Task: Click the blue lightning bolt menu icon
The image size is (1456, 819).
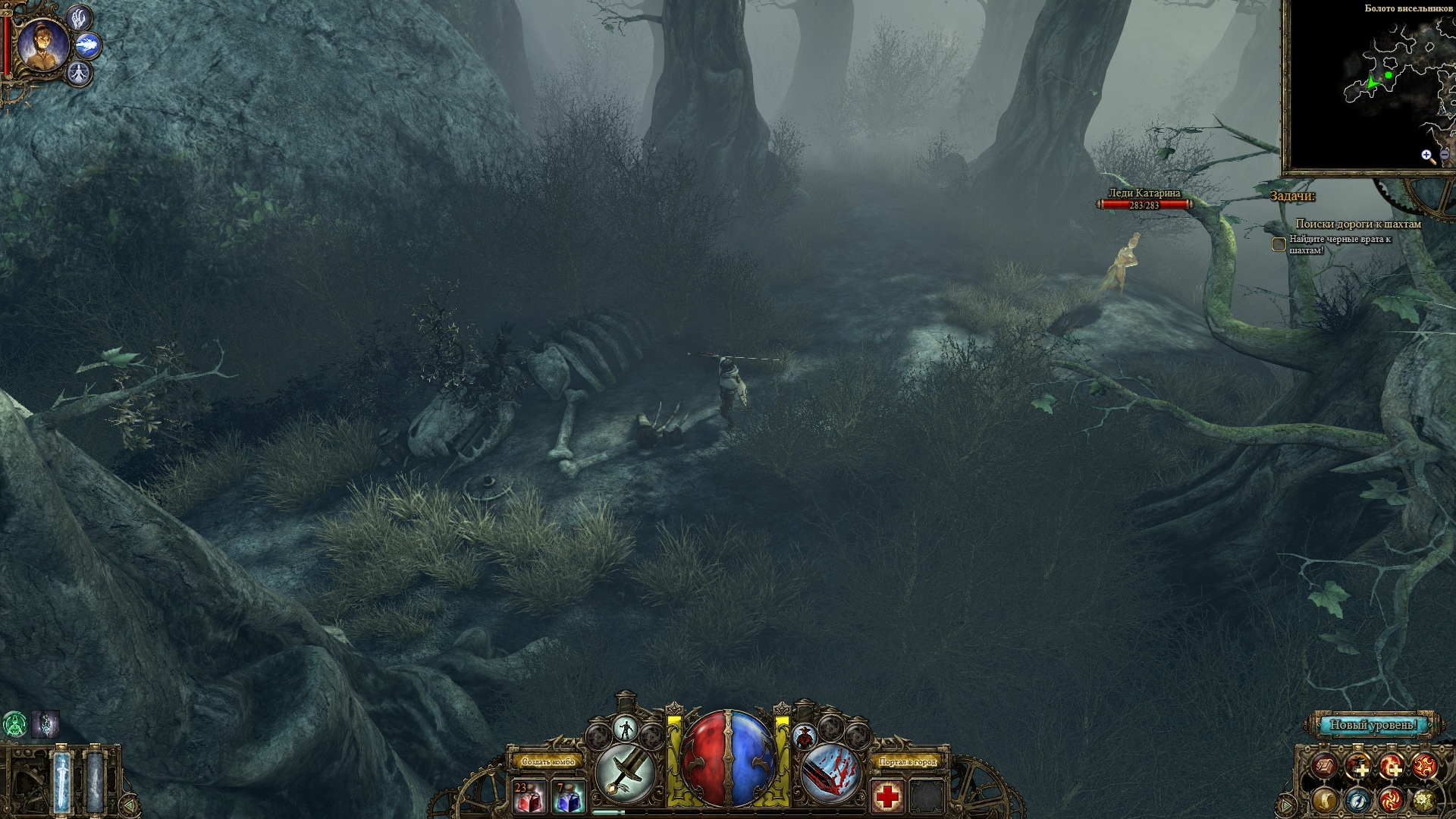Action: (x=1358, y=799)
